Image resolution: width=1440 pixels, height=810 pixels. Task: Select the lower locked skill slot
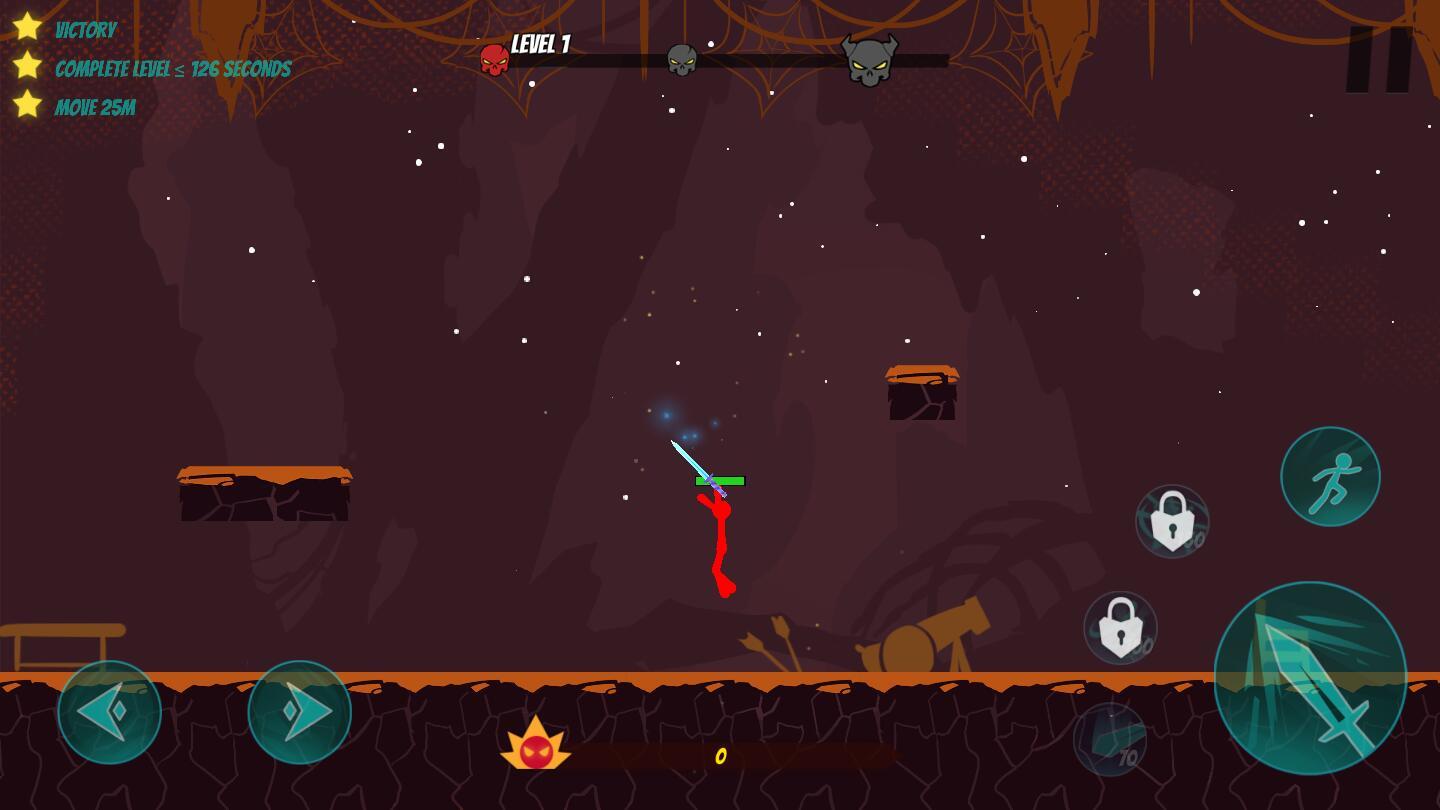pos(1120,628)
